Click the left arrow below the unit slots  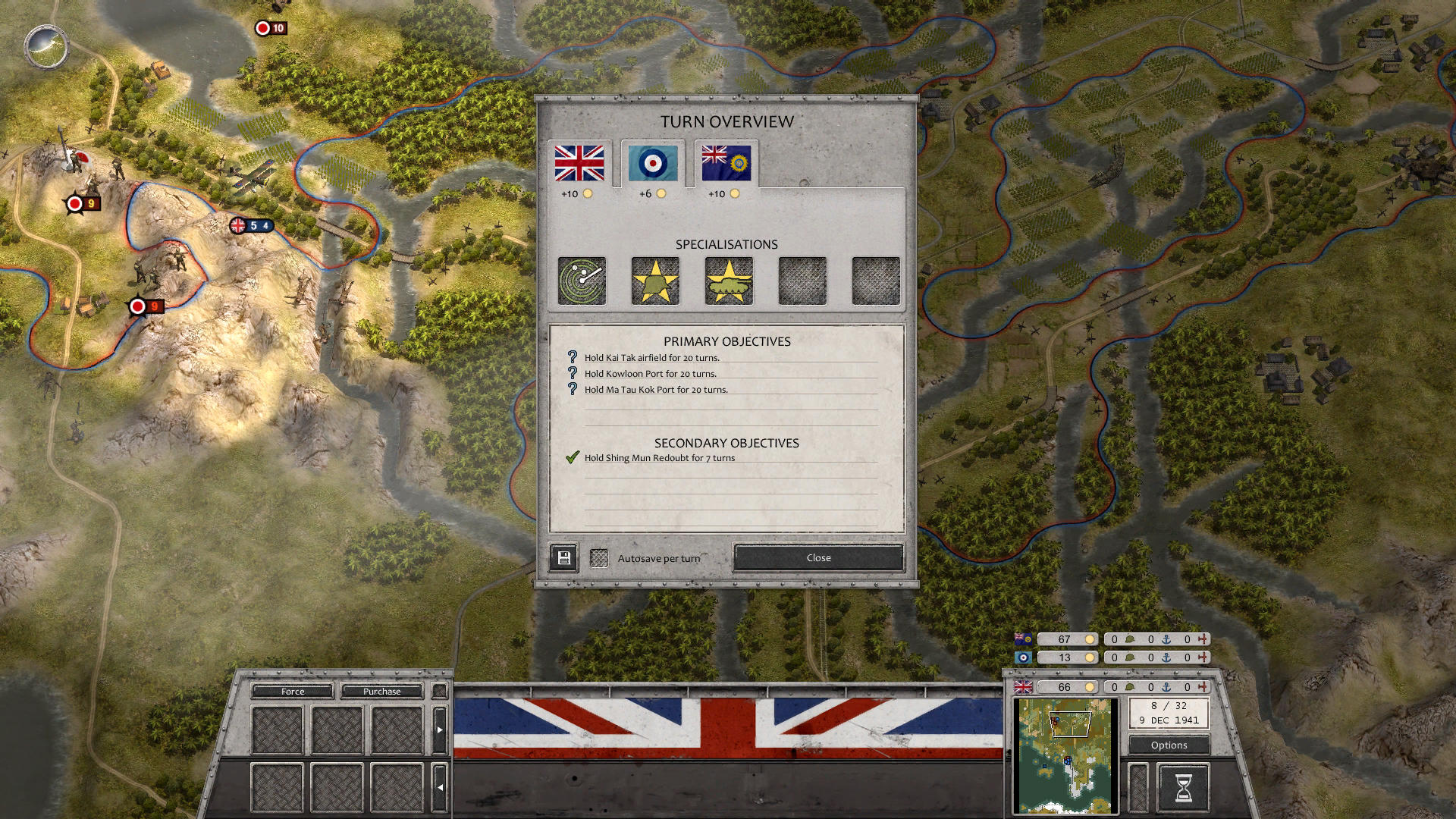441,787
